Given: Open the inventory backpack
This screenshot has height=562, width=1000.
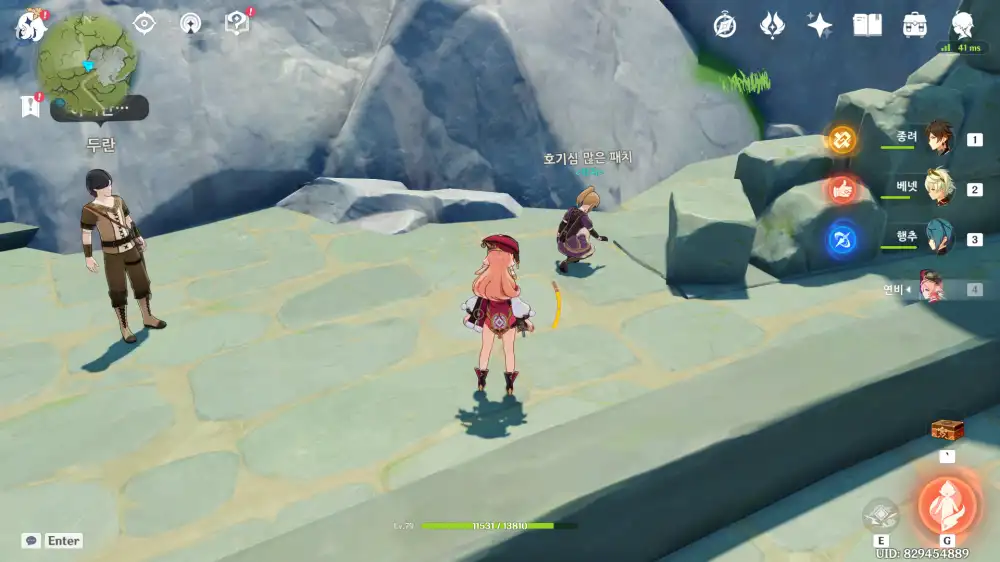Looking at the screenshot, I should click(914, 26).
